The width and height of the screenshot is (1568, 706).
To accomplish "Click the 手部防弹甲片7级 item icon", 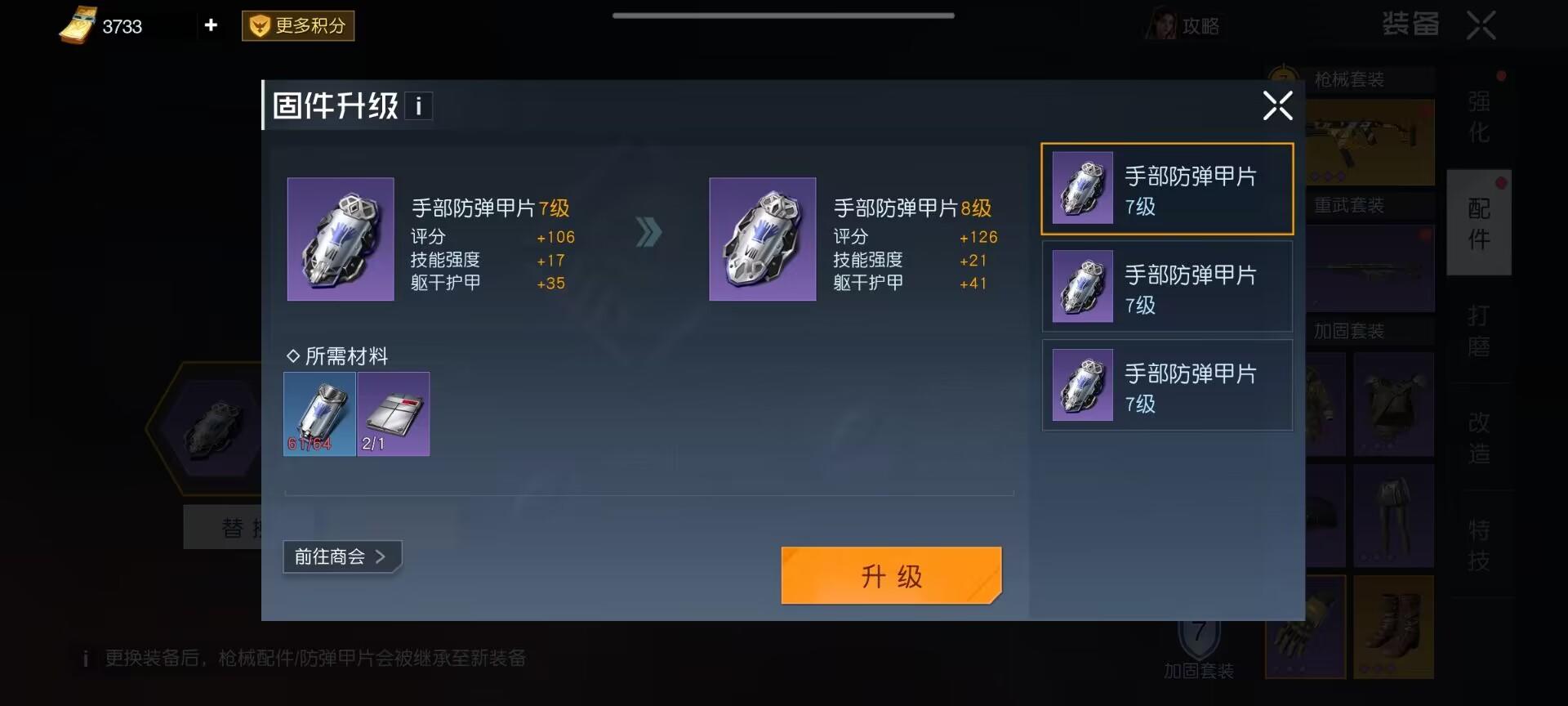I will pos(341,239).
